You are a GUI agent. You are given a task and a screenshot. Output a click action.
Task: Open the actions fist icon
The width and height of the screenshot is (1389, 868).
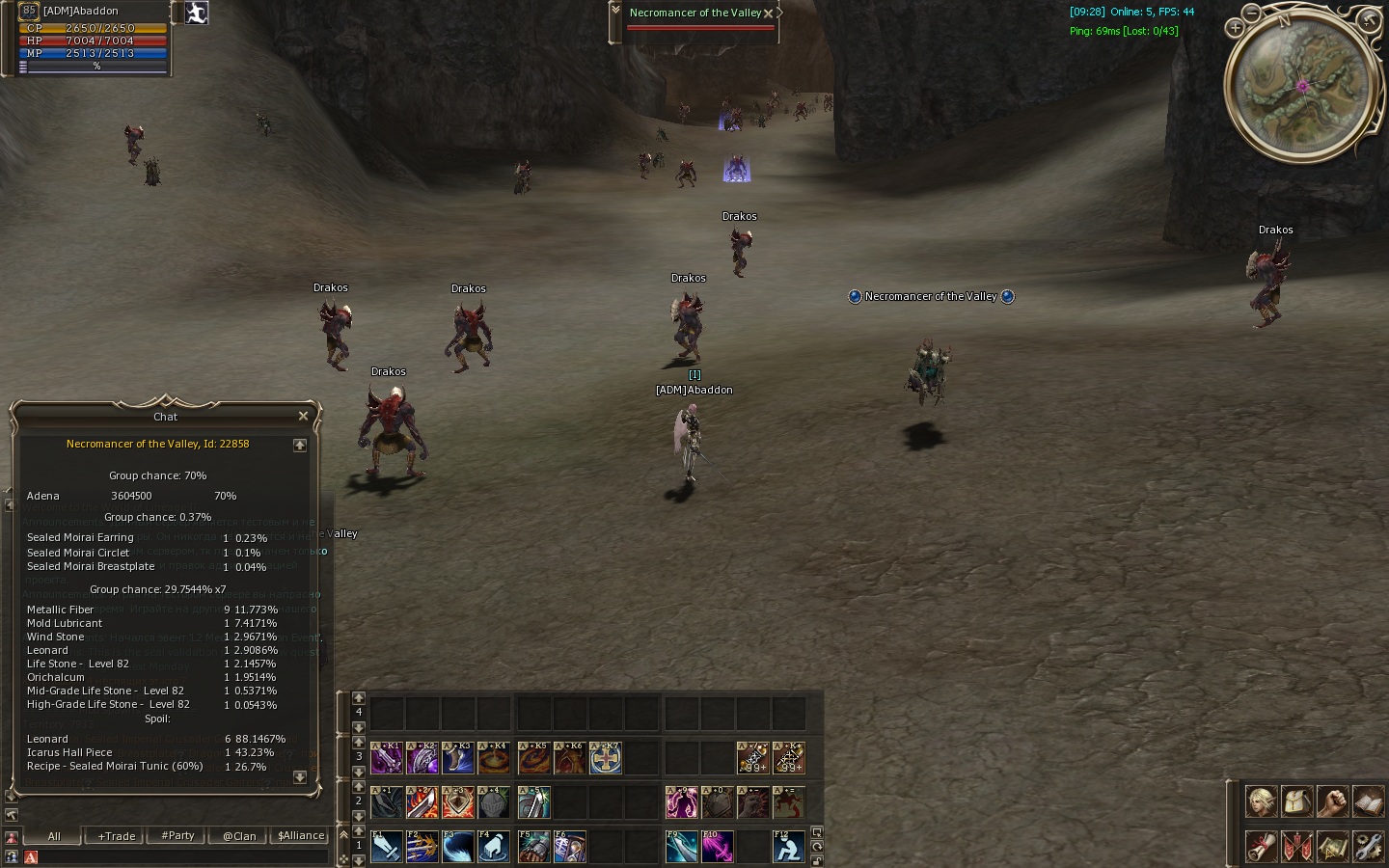[1332, 801]
